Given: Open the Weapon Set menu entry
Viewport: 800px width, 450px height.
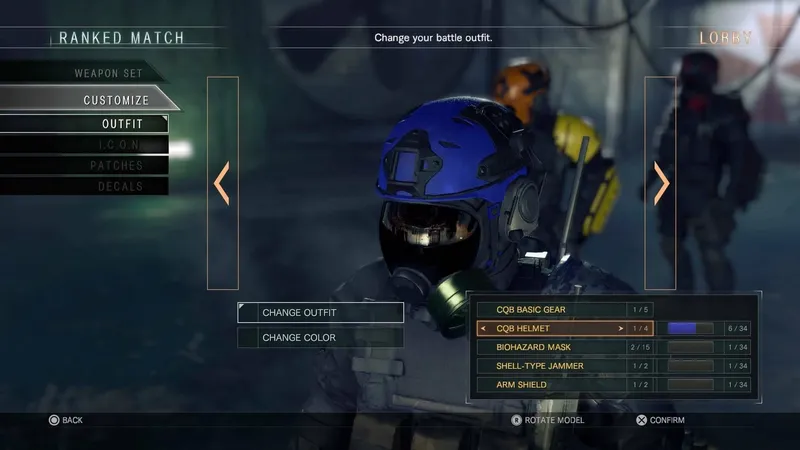Looking at the screenshot, I should (x=107, y=73).
